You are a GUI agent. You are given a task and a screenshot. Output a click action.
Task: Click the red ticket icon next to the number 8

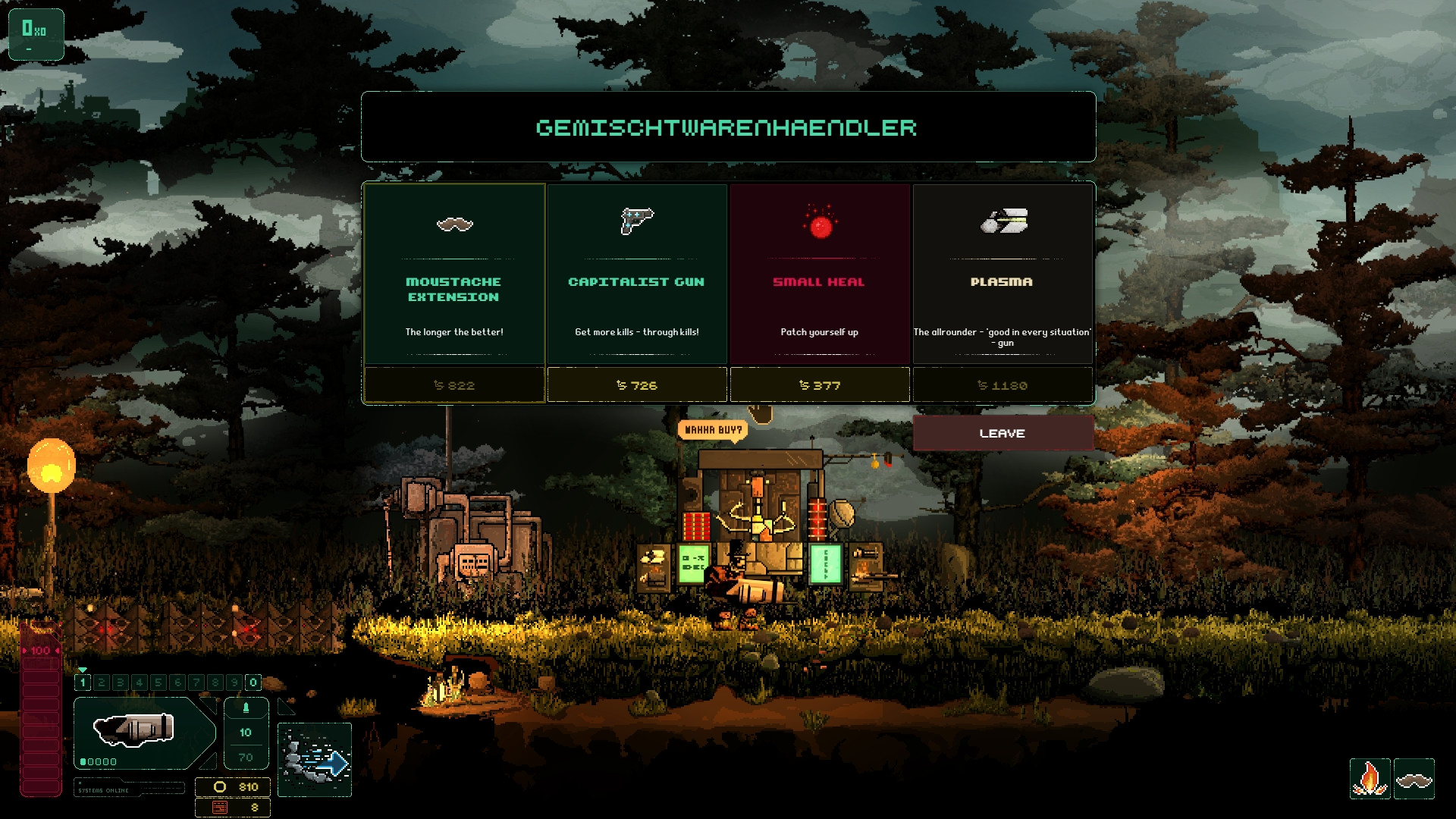(221, 808)
